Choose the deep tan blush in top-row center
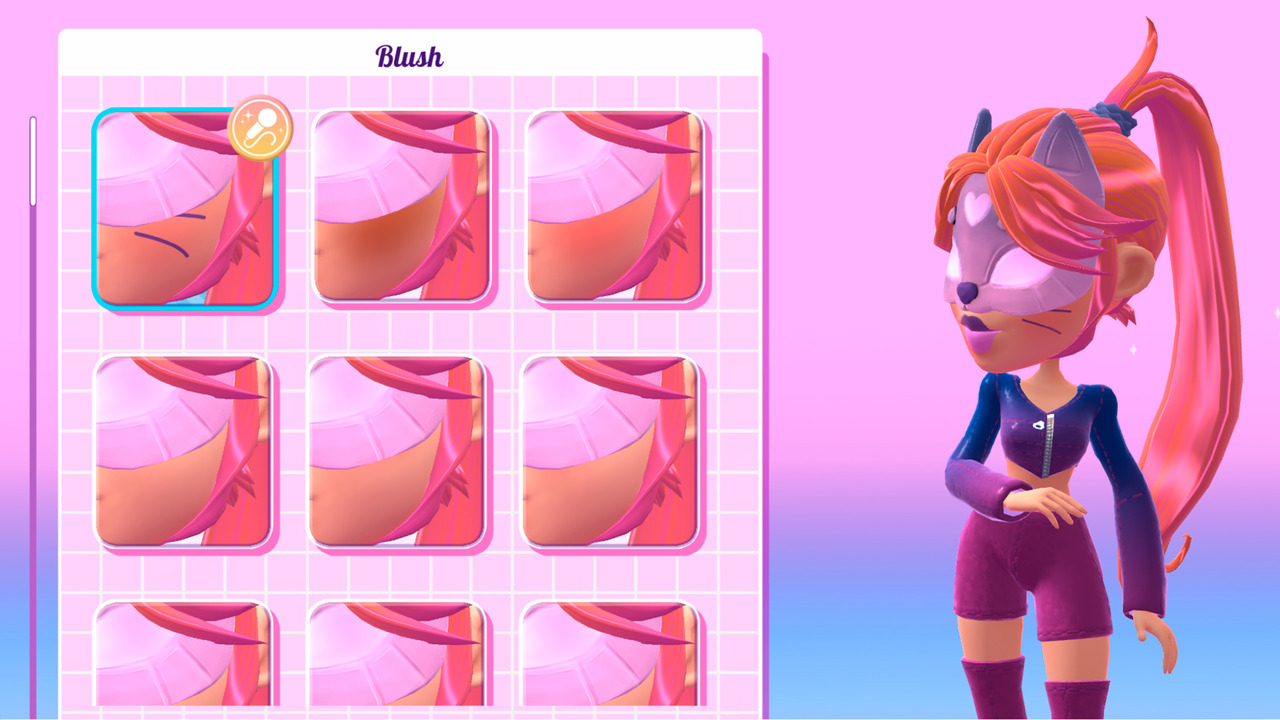 400,205
